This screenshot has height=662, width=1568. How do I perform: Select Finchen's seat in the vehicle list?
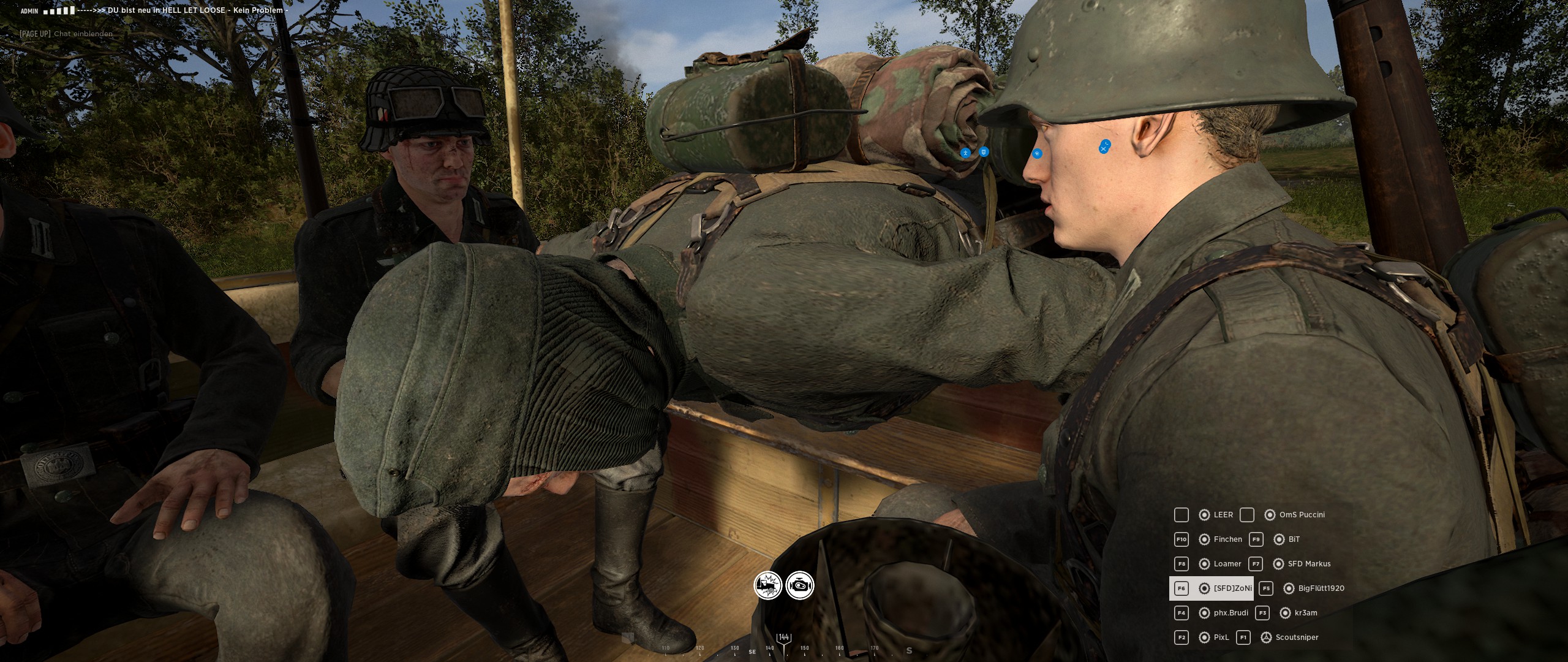pos(1227,539)
